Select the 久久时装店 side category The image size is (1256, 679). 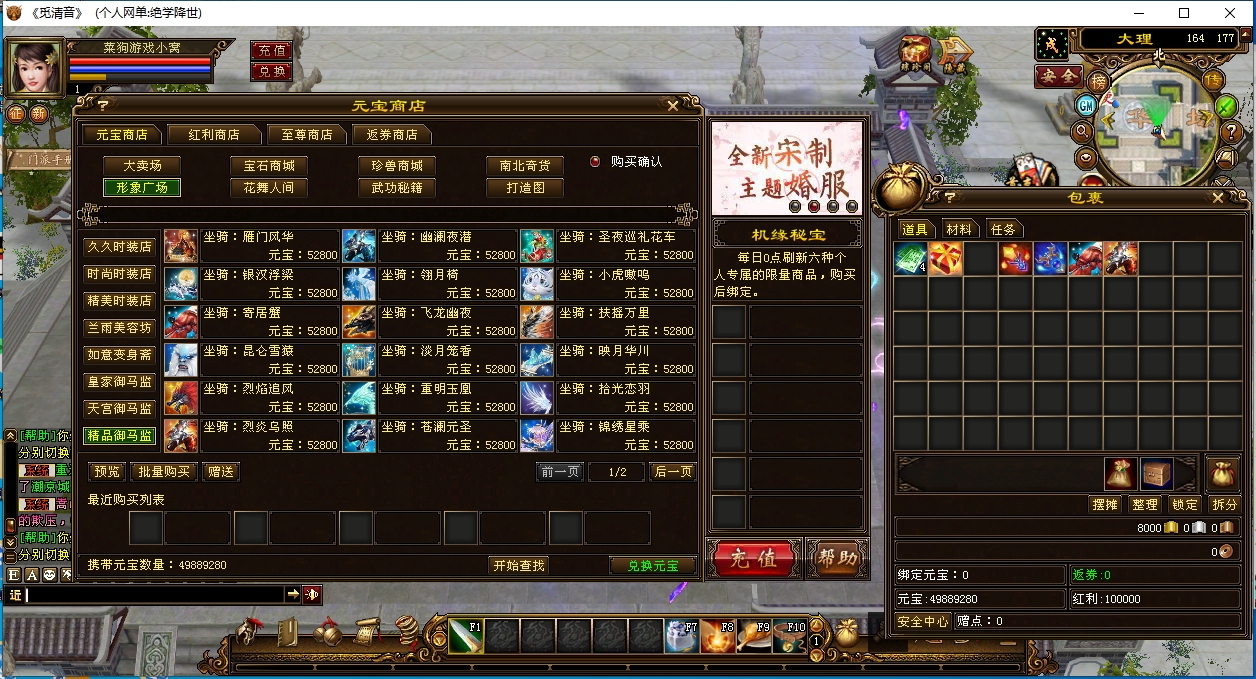(x=119, y=246)
